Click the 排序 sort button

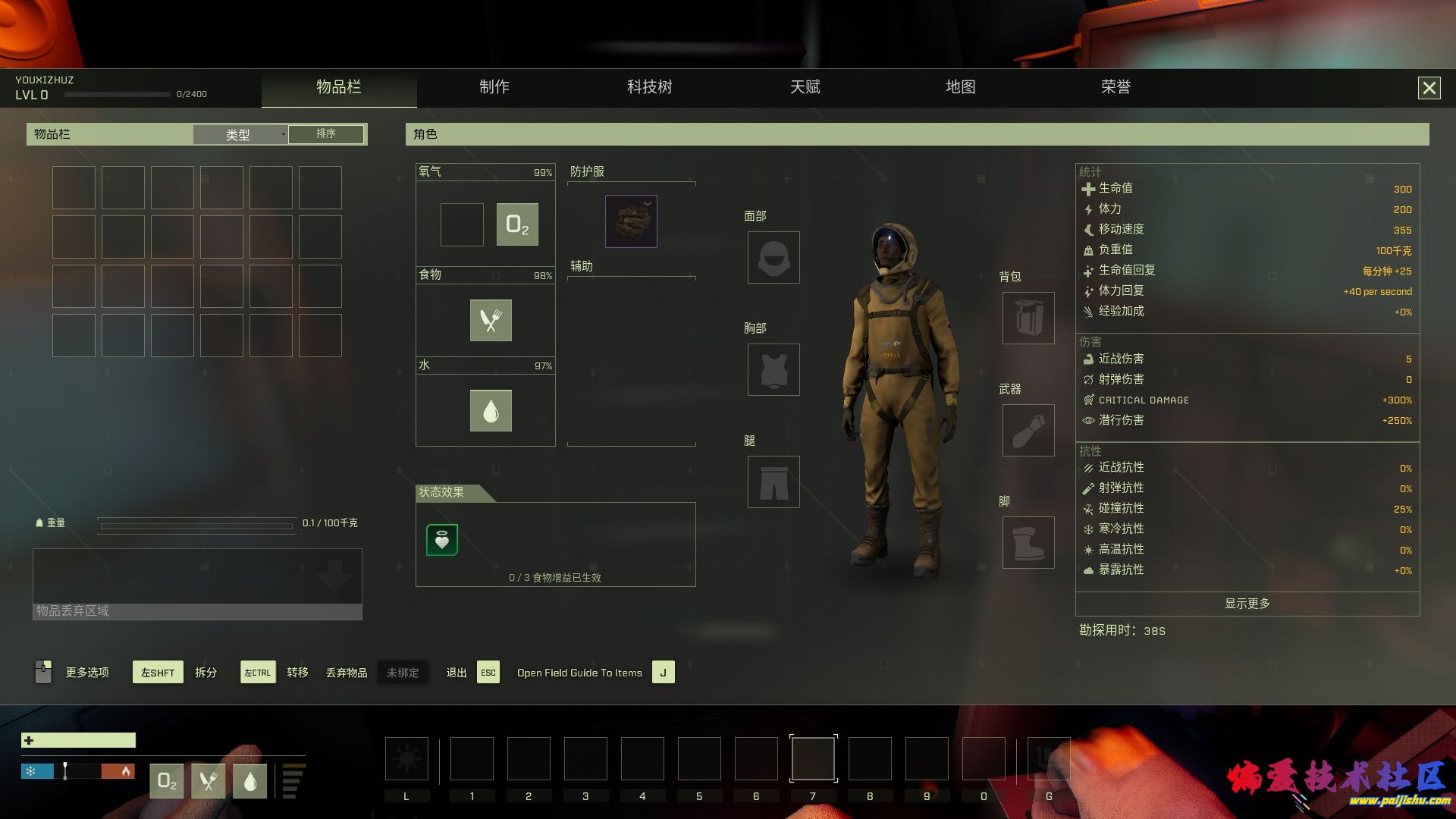tap(326, 134)
